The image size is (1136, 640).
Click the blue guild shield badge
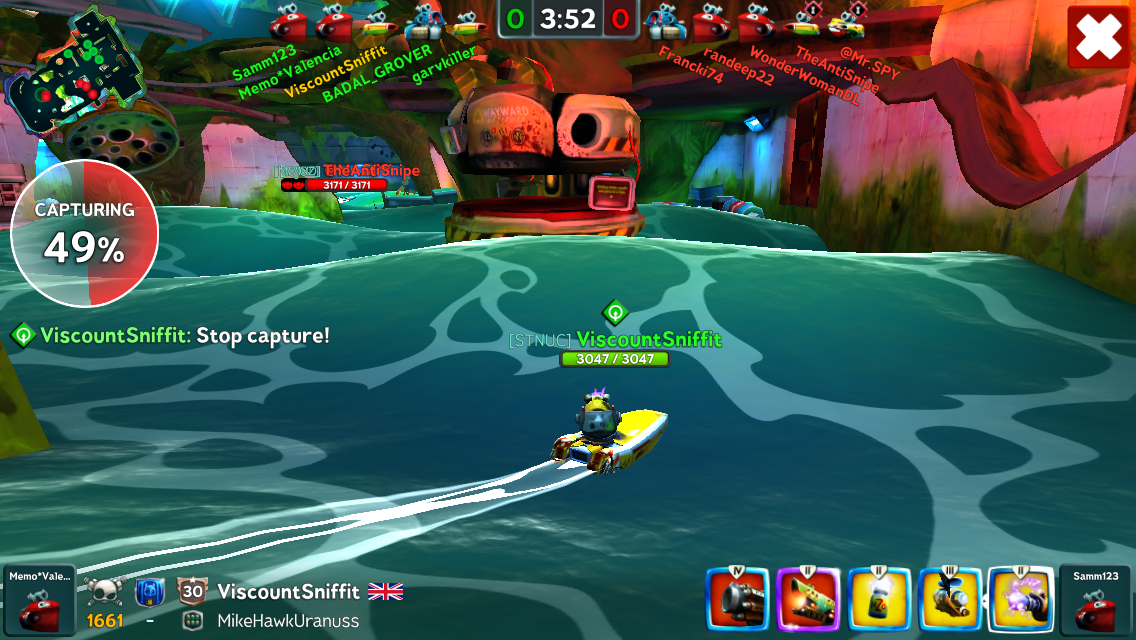pos(149,591)
